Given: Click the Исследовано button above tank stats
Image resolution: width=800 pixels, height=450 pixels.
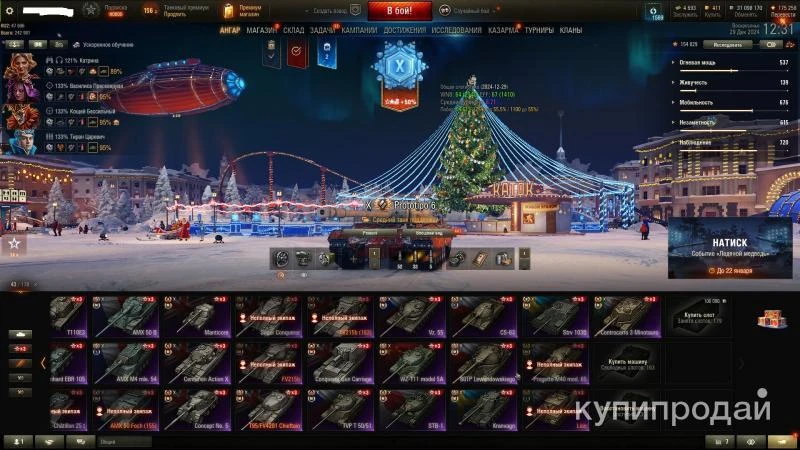Looking at the screenshot, I should click(x=727, y=45).
